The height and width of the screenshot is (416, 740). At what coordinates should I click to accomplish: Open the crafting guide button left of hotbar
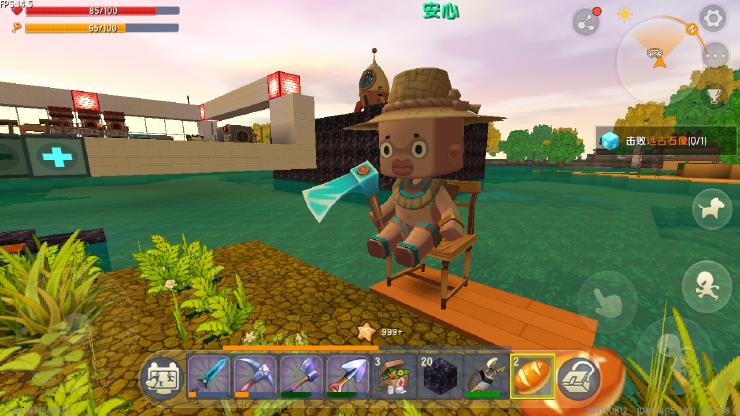[162, 377]
